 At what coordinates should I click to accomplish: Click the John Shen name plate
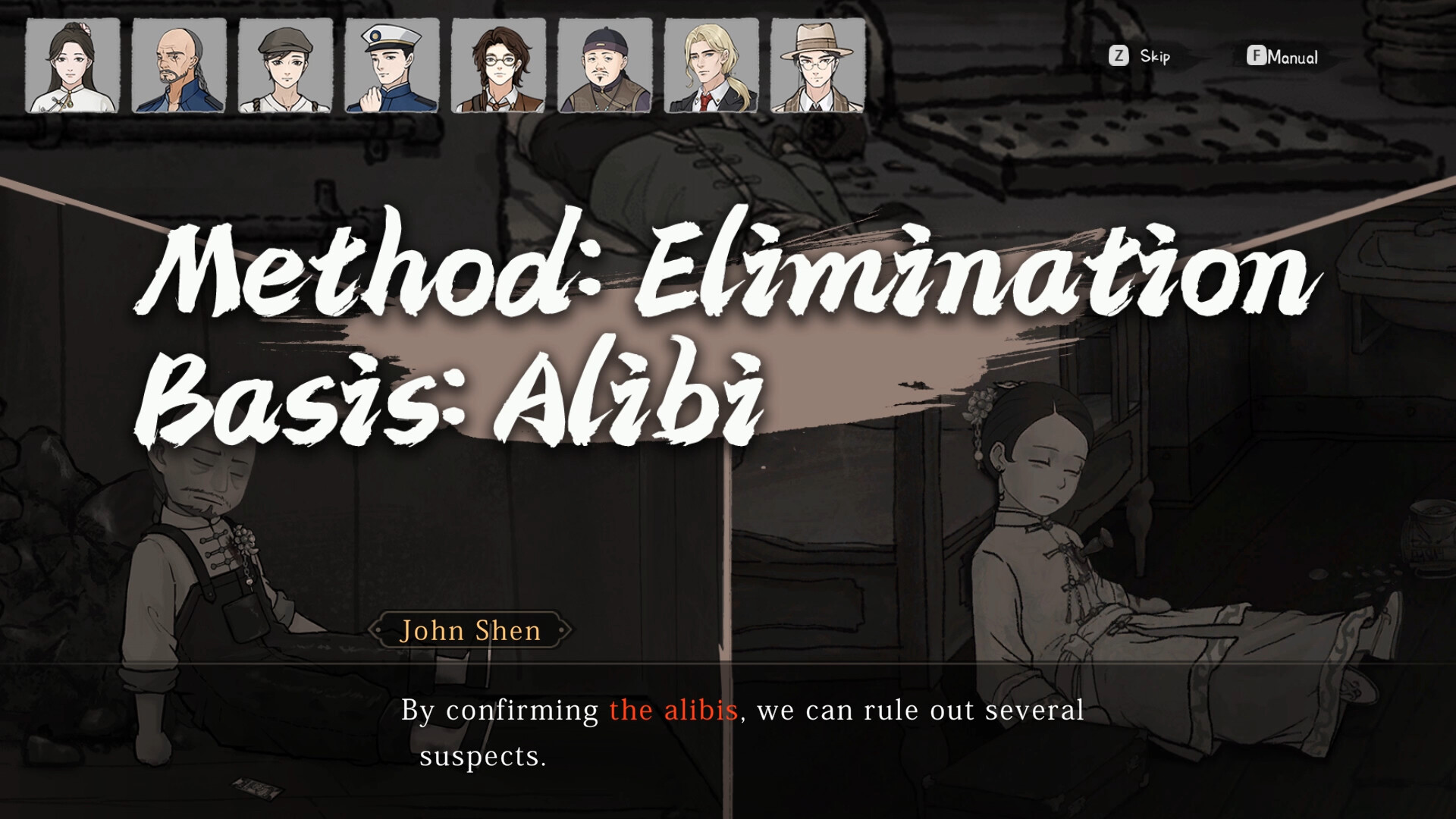[472, 630]
